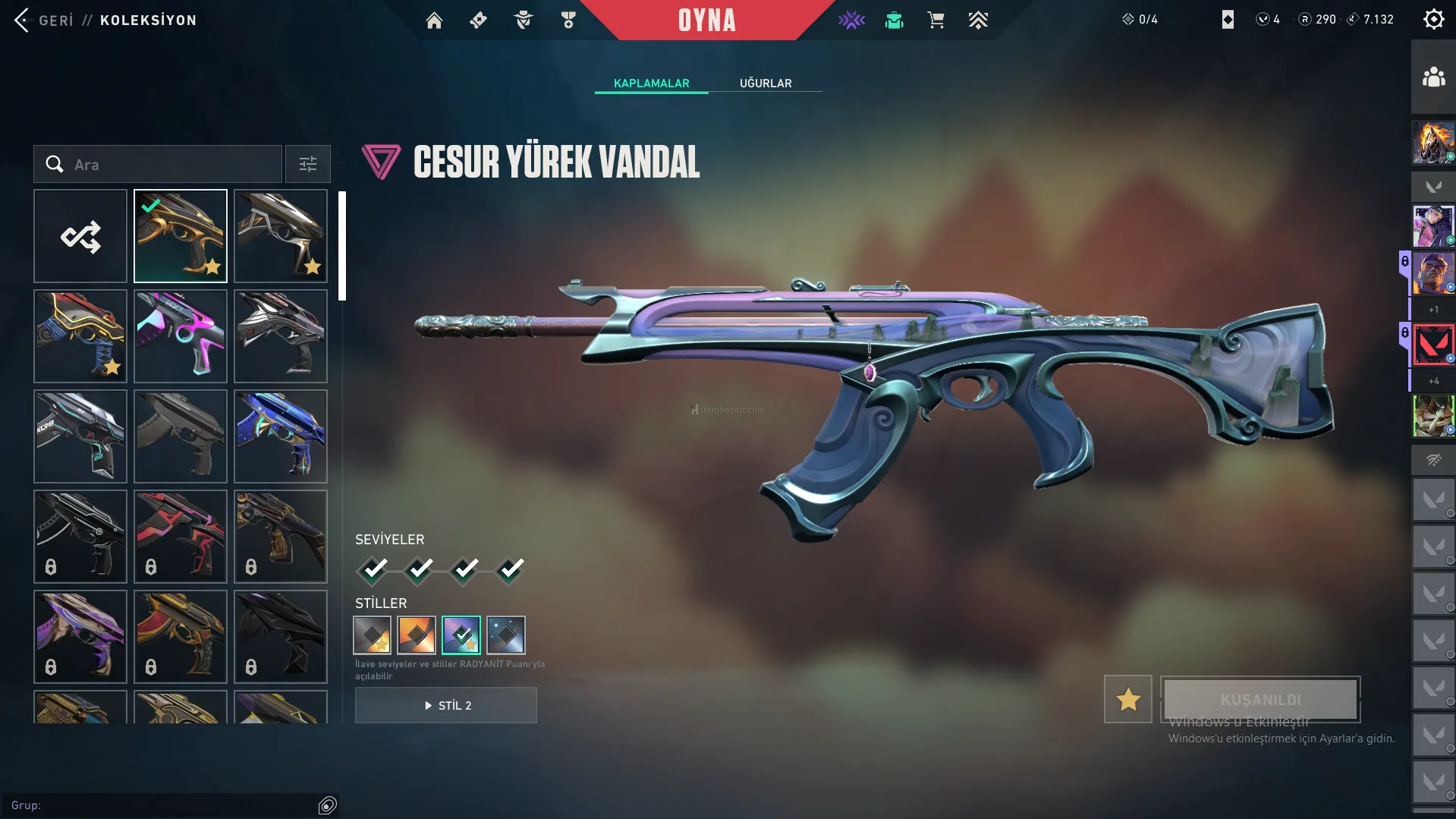Screen dimensions: 1456x819
Task: Open the friends list panel
Action: (1433, 77)
